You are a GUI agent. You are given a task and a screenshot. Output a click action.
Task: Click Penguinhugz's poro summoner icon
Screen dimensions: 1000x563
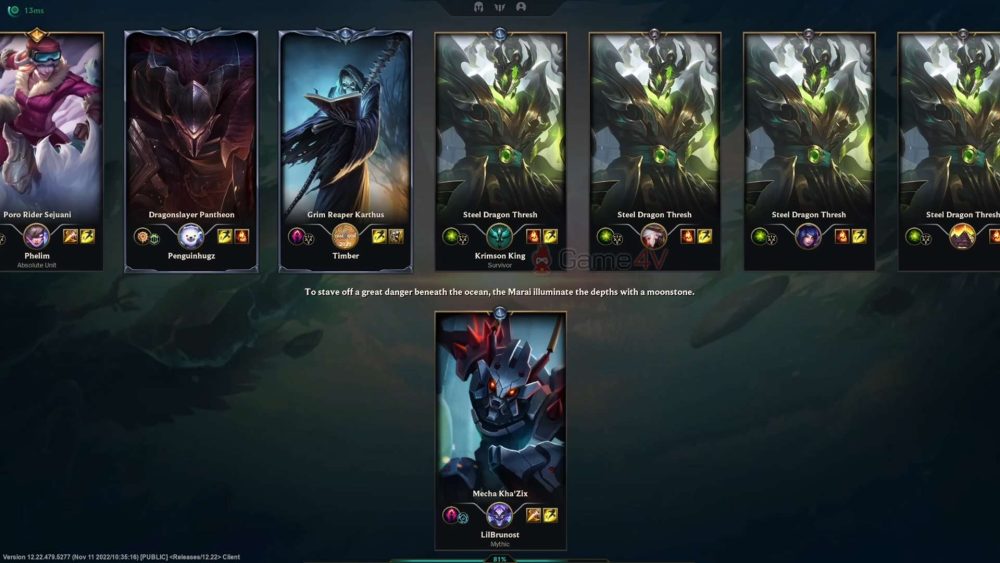coord(191,236)
